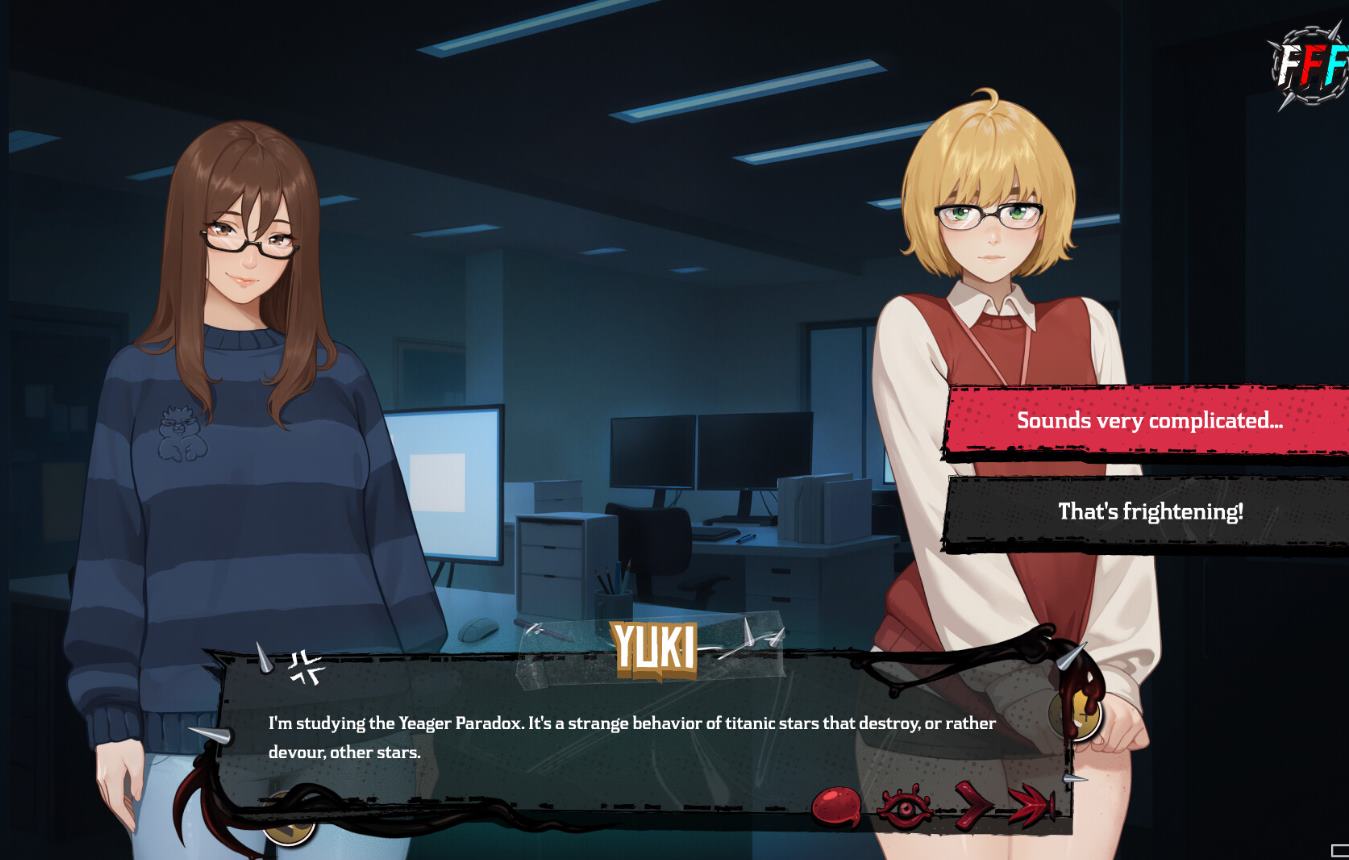Click the FFF logo in the top-right corner
This screenshot has width=1349, height=860.
tap(1308, 65)
